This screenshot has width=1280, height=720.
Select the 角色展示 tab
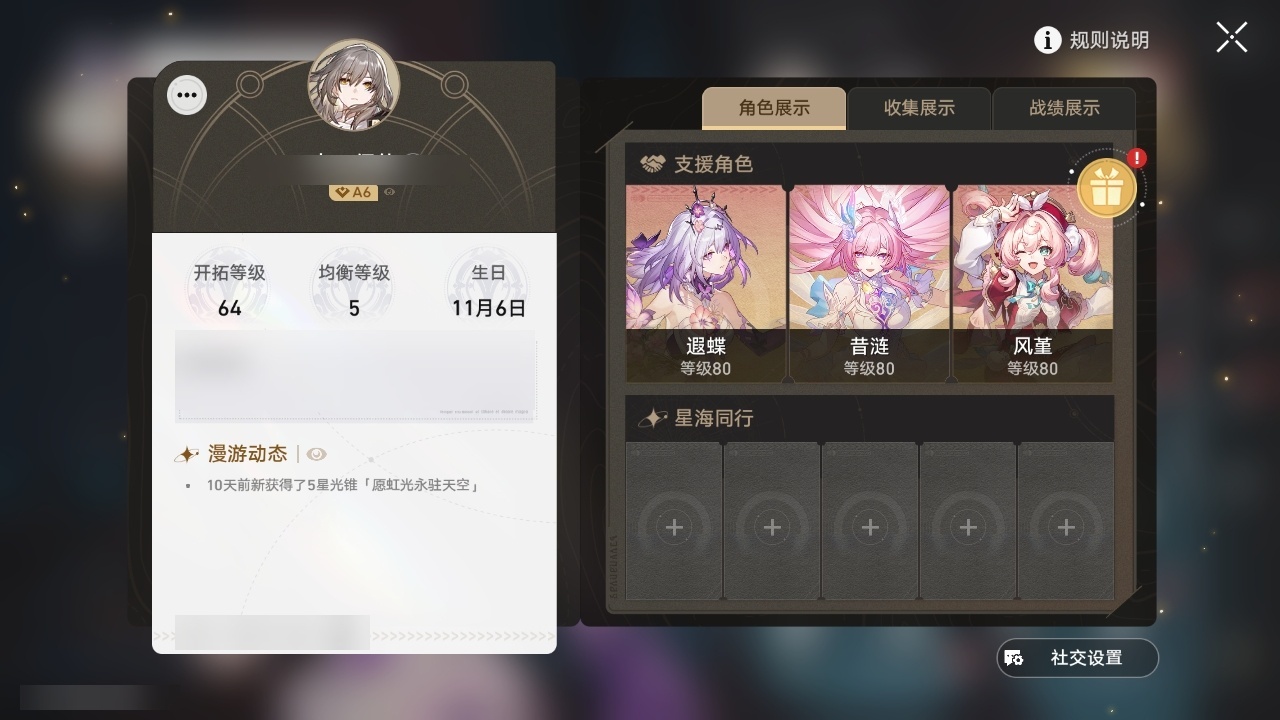point(774,108)
